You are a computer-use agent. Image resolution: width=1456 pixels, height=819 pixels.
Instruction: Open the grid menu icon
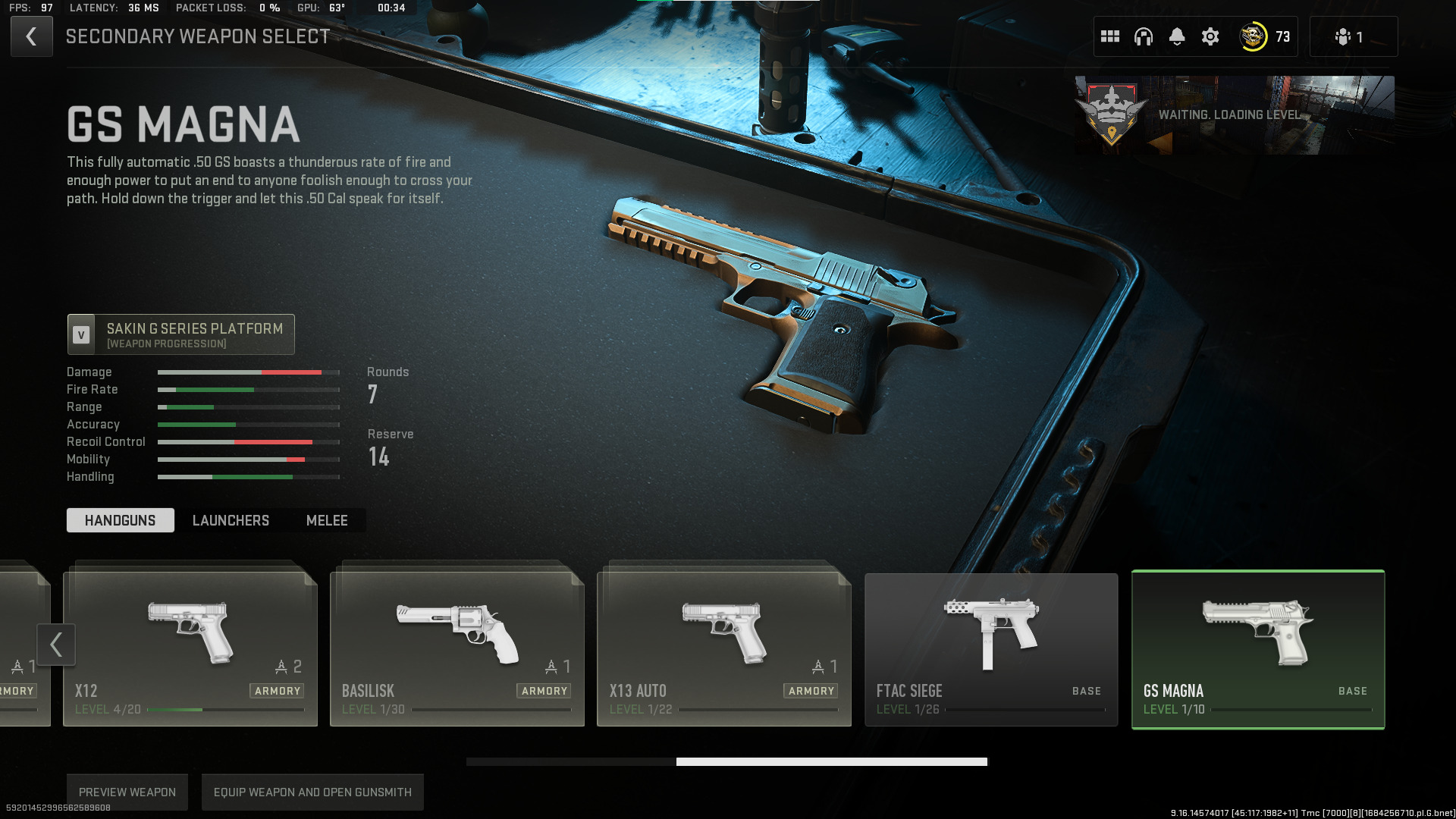click(x=1110, y=36)
